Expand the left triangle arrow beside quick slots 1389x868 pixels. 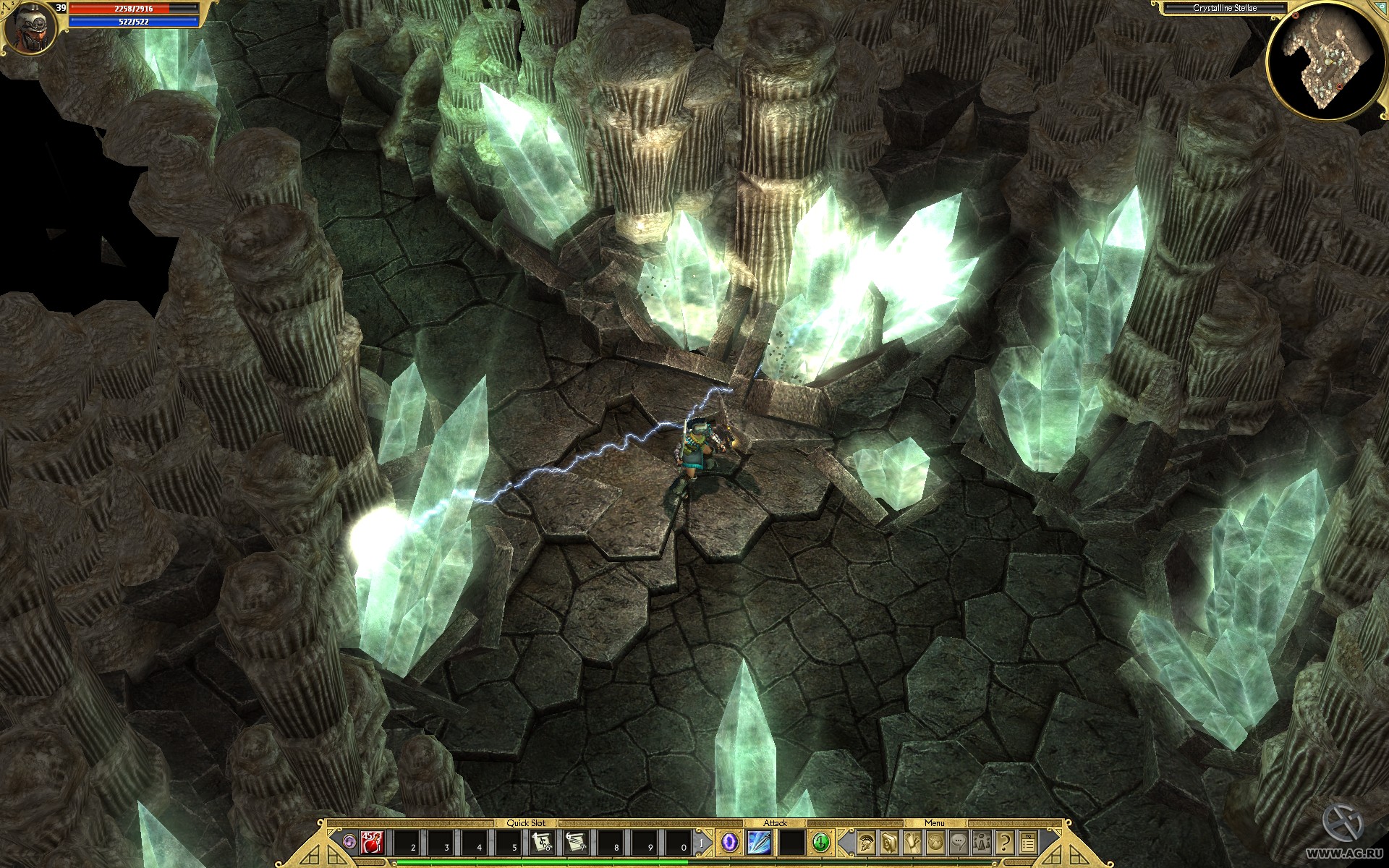click(329, 833)
